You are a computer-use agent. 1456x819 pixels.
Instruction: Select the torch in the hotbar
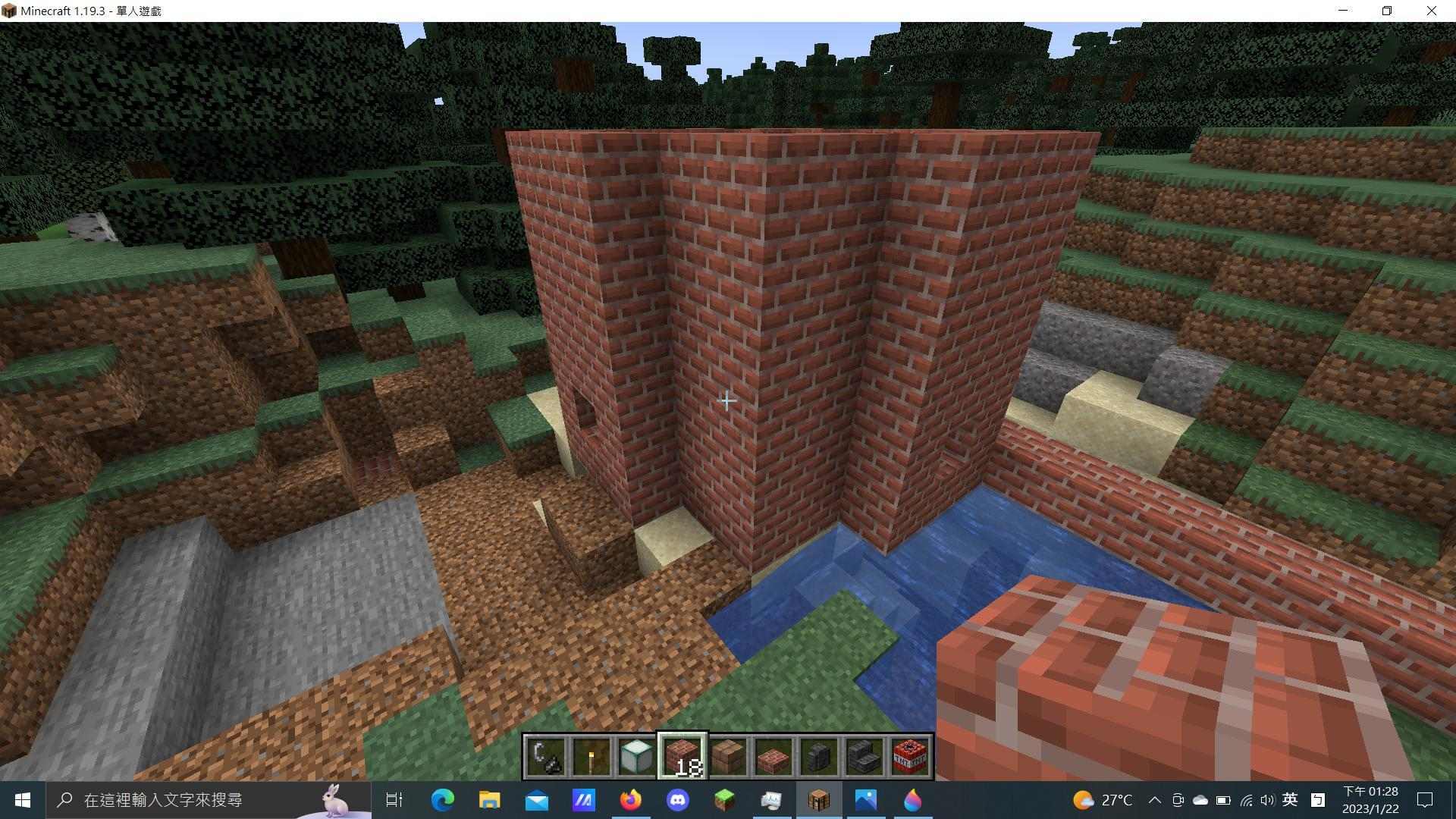point(593,755)
